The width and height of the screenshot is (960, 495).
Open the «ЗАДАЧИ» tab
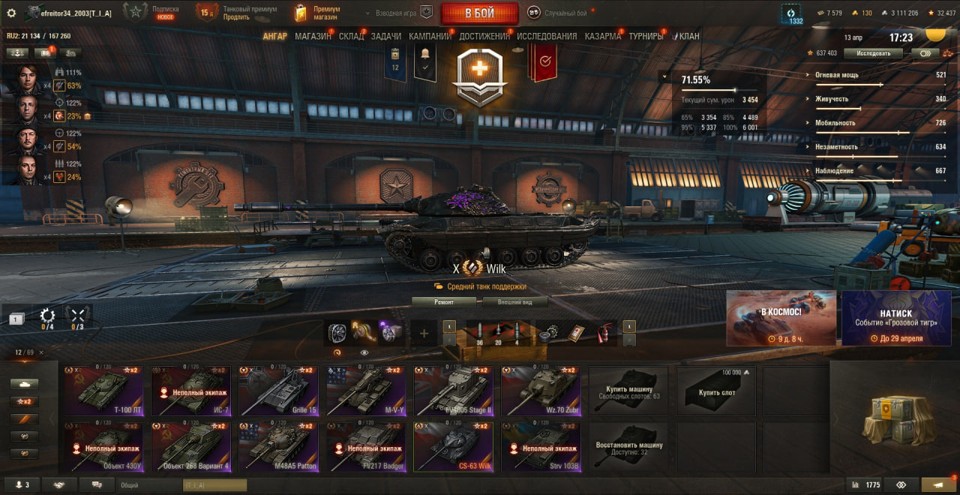tap(386, 36)
